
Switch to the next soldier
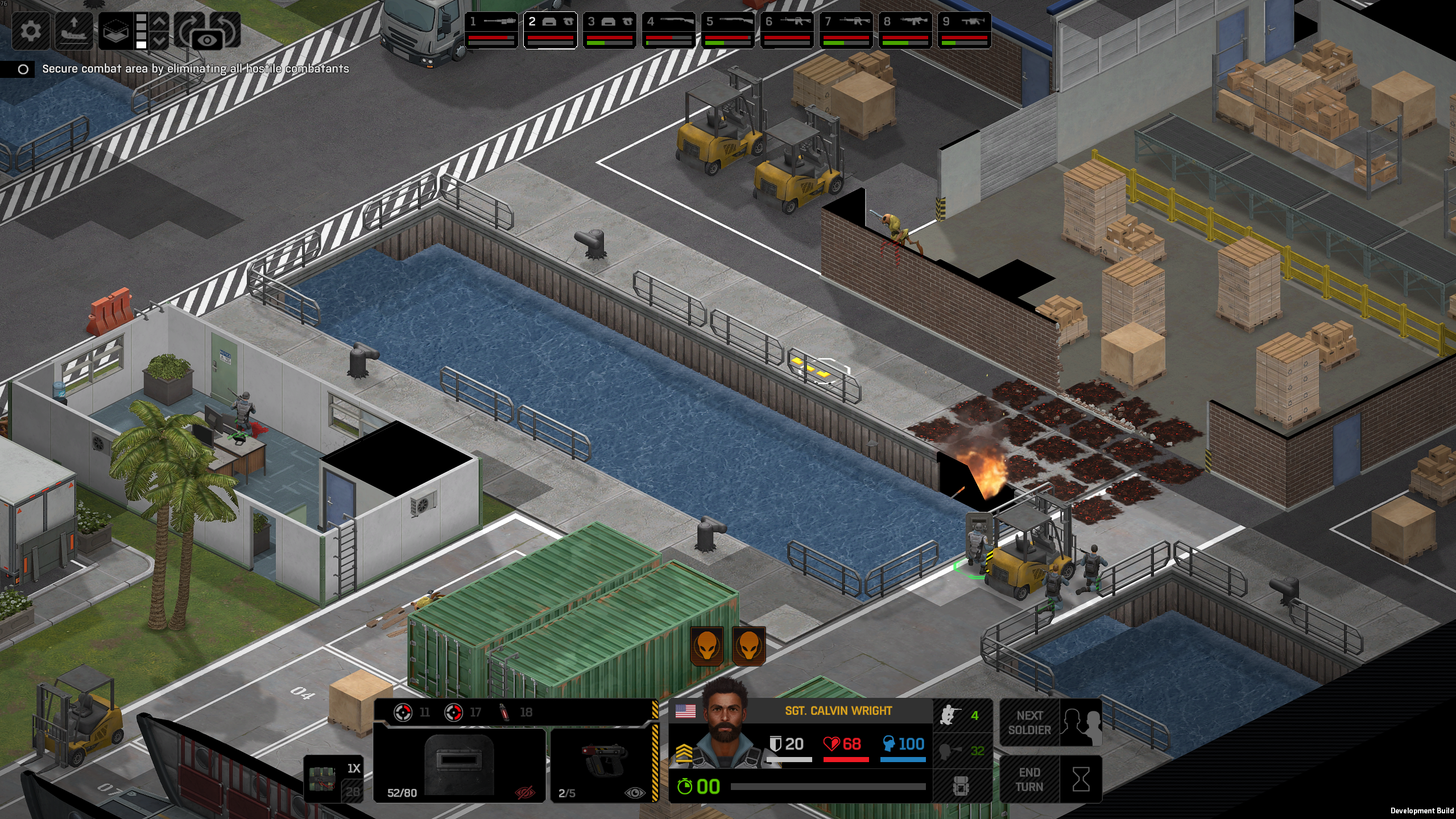coord(1051,723)
